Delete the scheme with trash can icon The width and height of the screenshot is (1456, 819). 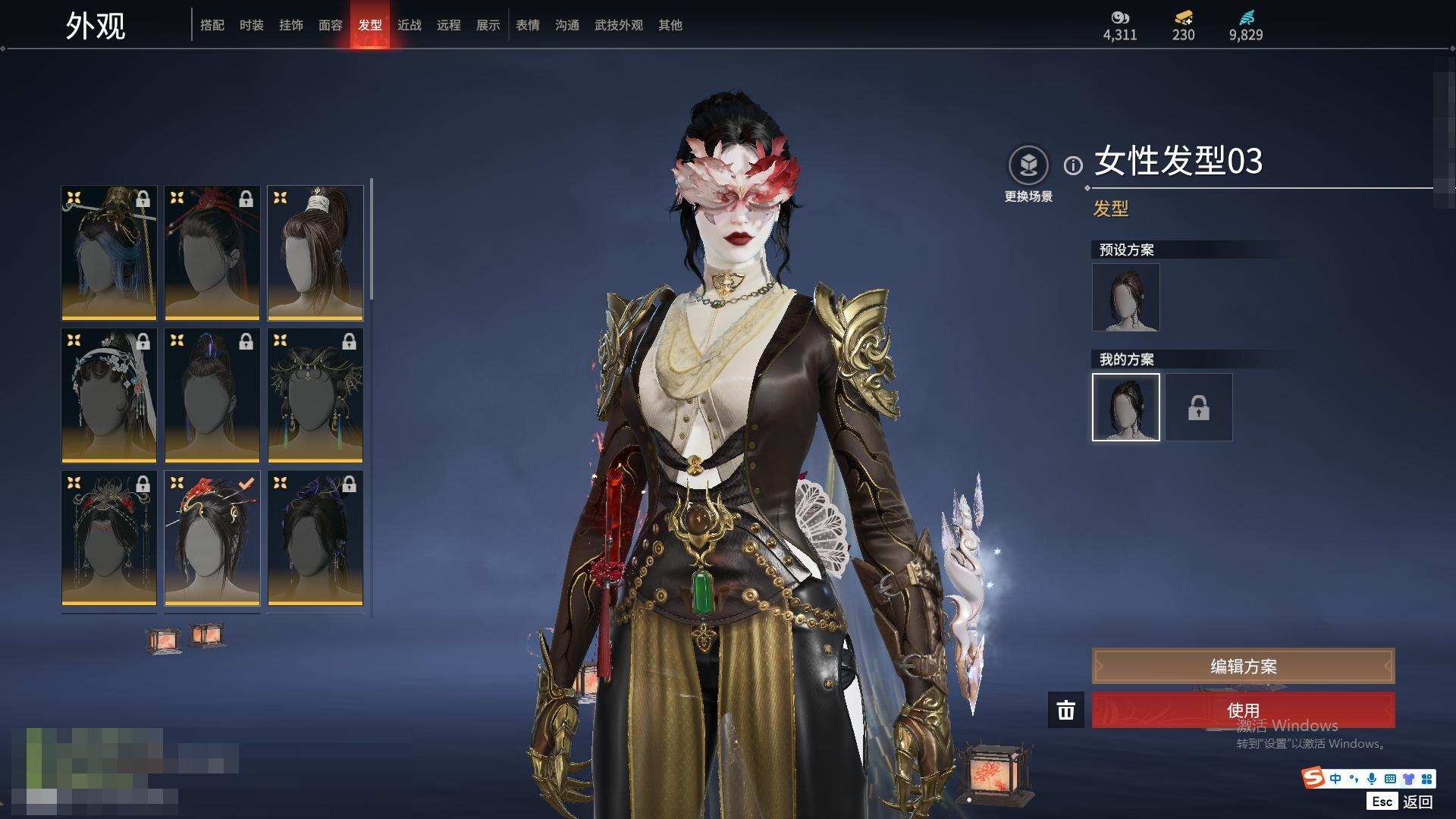coord(1065,711)
